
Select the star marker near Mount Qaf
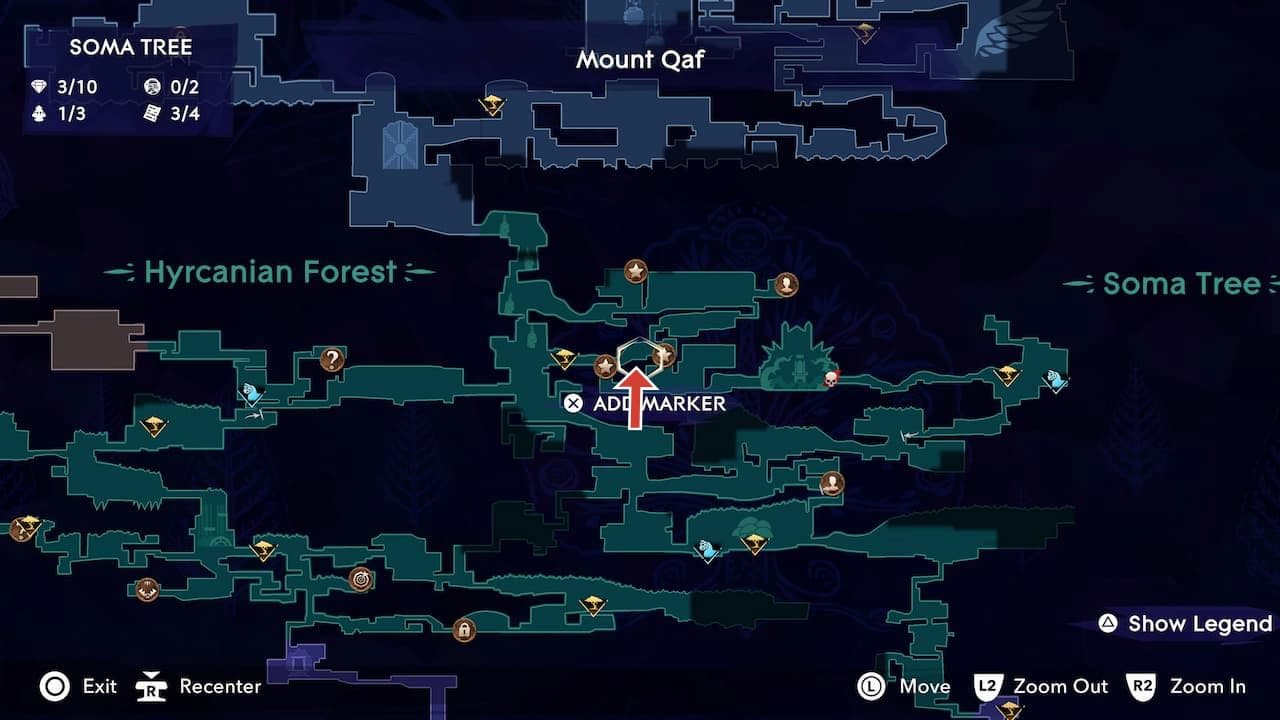(x=636, y=269)
